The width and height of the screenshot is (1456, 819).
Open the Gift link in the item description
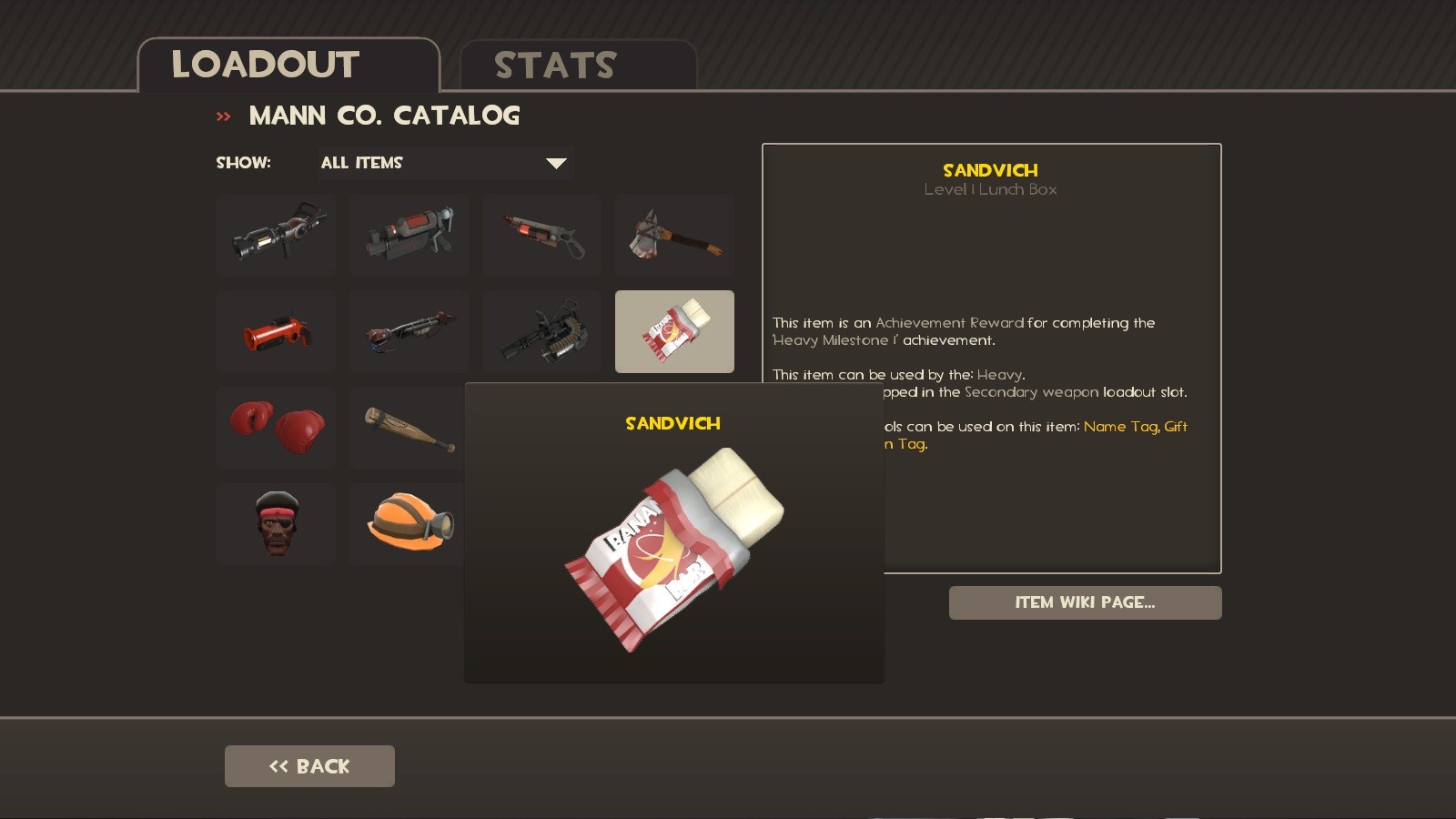click(1175, 426)
